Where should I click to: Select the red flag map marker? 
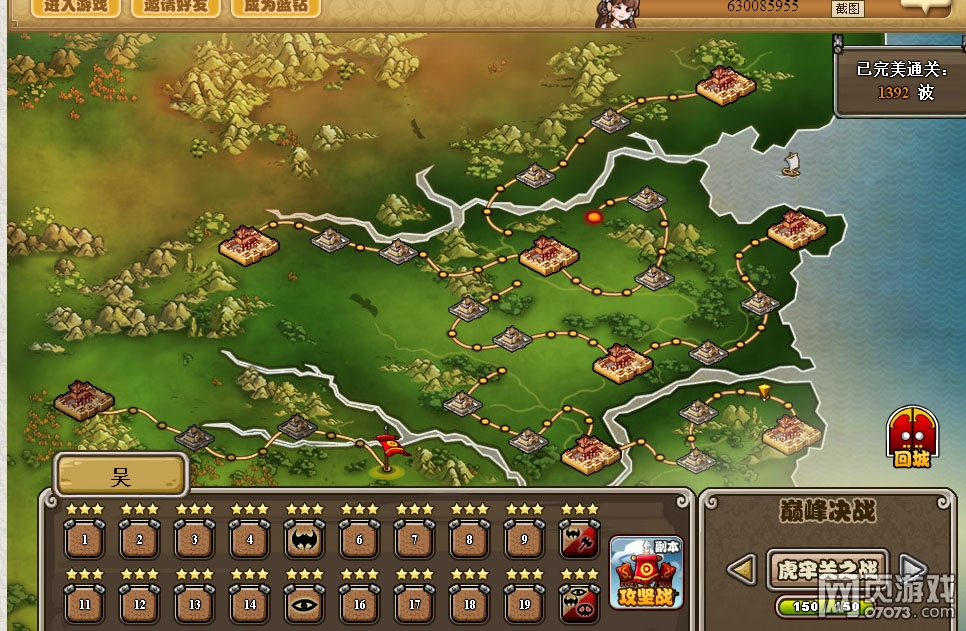click(388, 450)
